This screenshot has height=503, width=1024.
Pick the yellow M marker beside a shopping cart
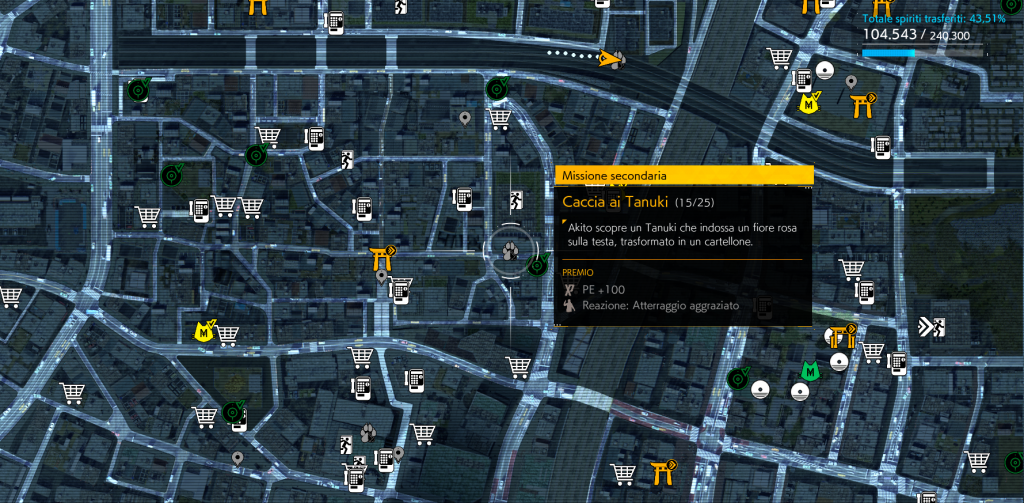click(x=204, y=331)
